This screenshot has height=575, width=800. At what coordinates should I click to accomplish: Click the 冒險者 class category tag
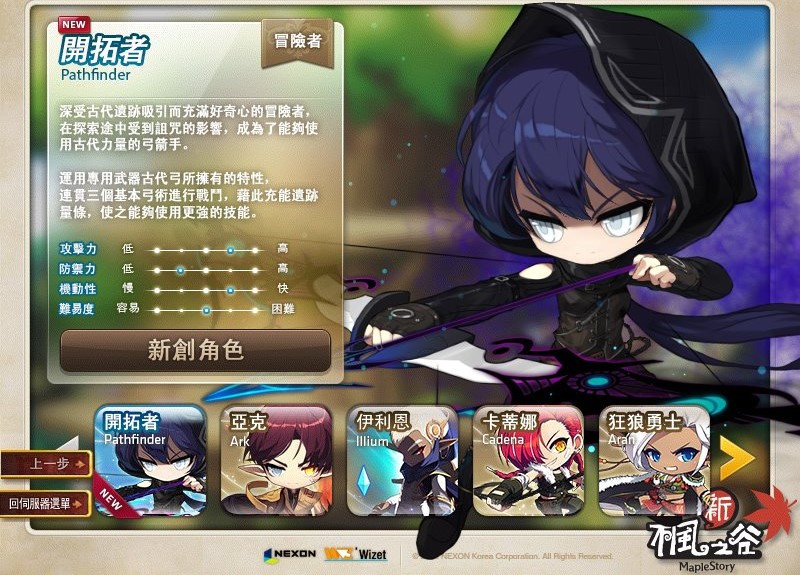pos(297,41)
